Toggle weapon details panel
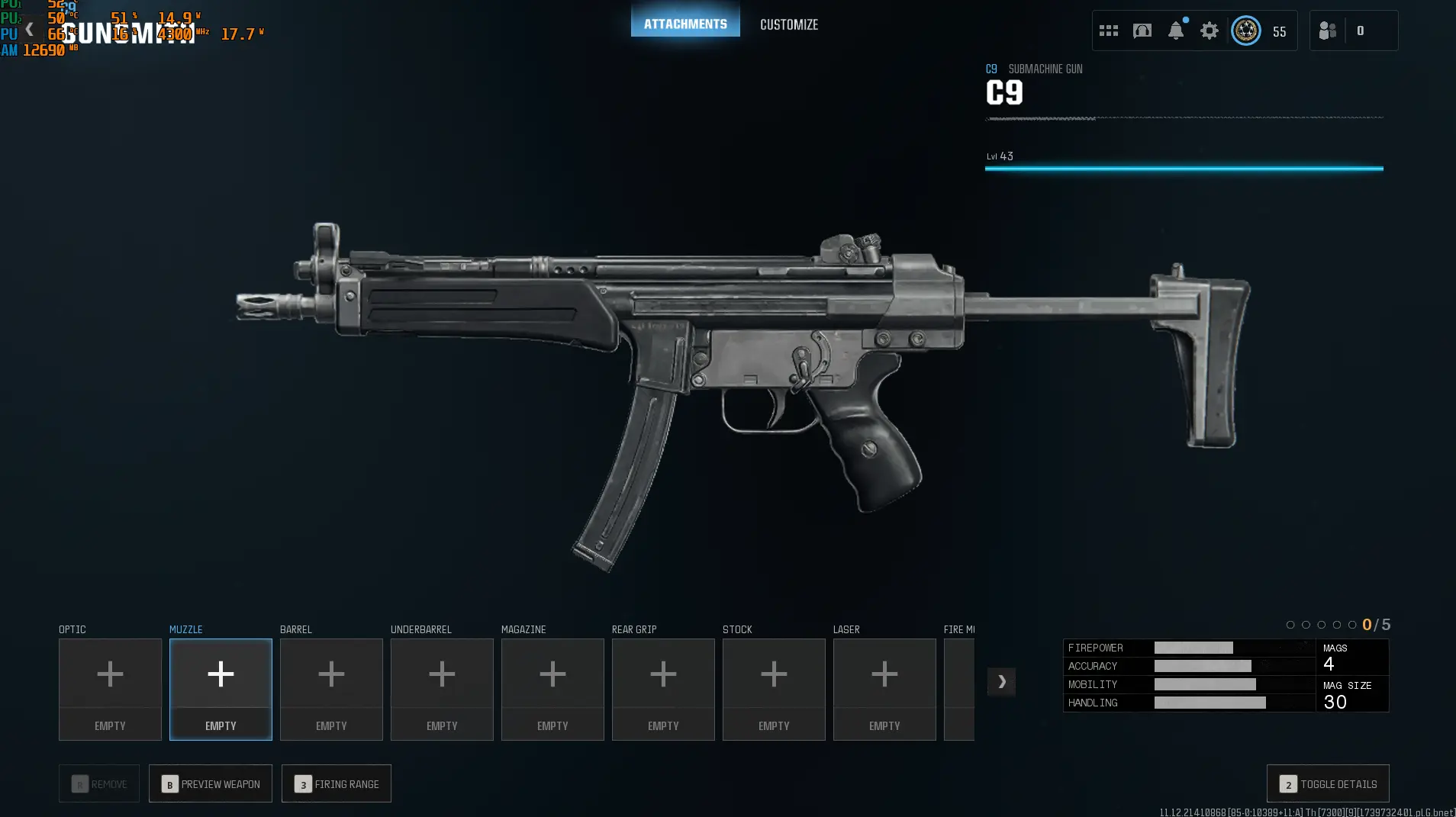This screenshot has height=817, width=1456. click(x=1328, y=783)
